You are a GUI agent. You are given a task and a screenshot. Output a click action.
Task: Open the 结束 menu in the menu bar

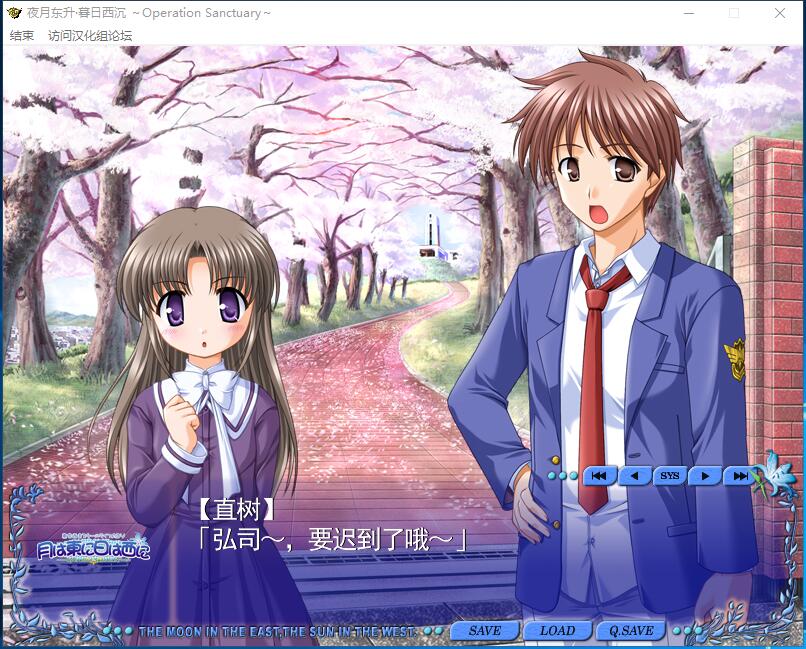(22, 35)
